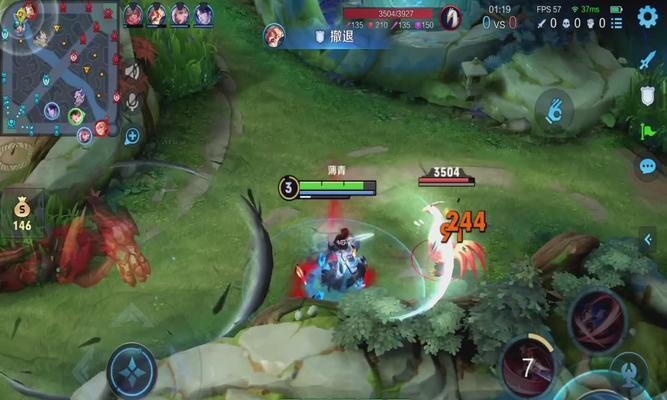Viewport: 667px width, 400px height.
Task: Collapse the side panel with arrow button
Action: click(x=648, y=240)
